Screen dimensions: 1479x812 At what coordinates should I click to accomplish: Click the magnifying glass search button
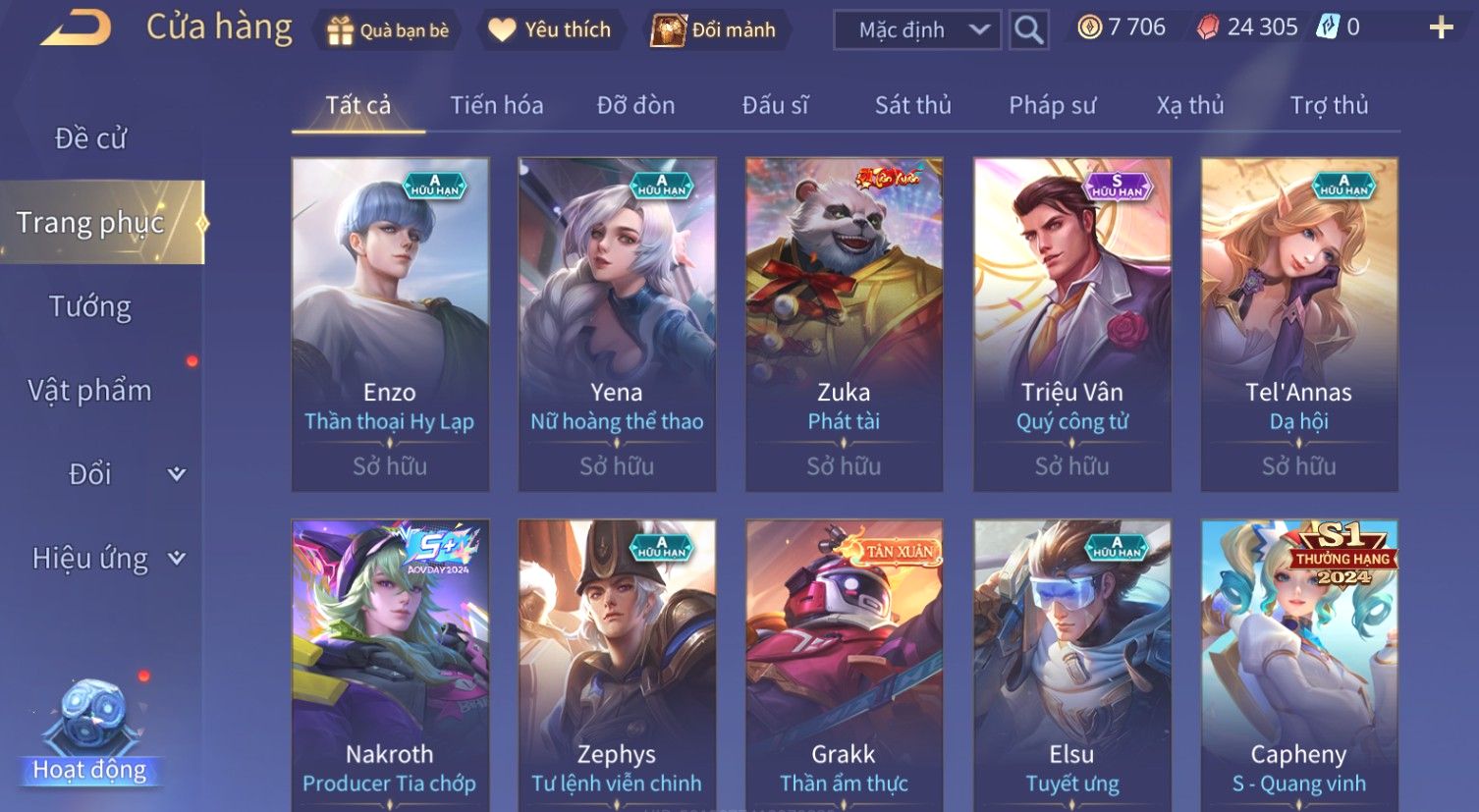point(1028,30)
